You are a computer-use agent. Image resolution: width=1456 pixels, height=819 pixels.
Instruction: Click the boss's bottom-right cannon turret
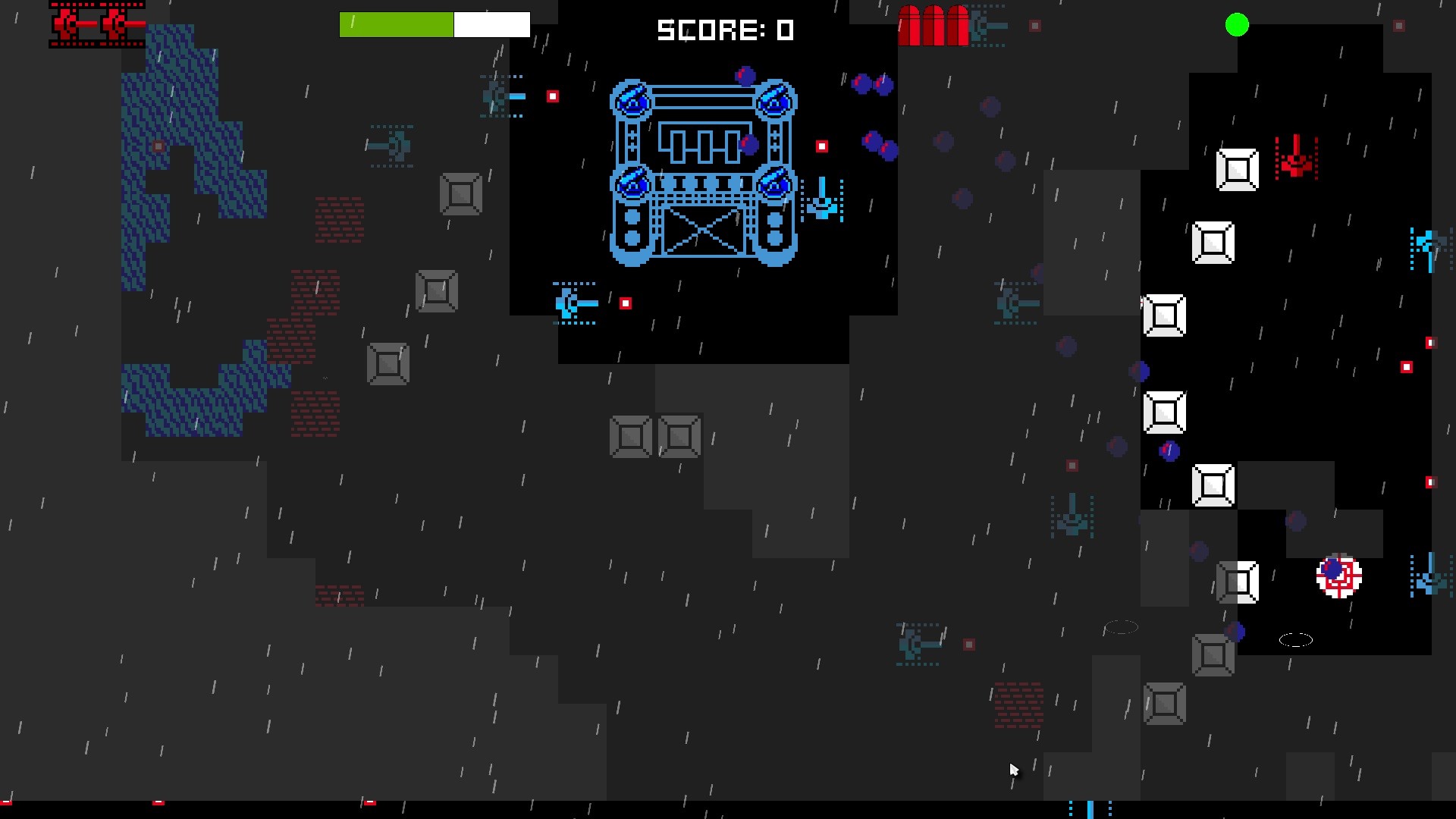click(775, 184)
